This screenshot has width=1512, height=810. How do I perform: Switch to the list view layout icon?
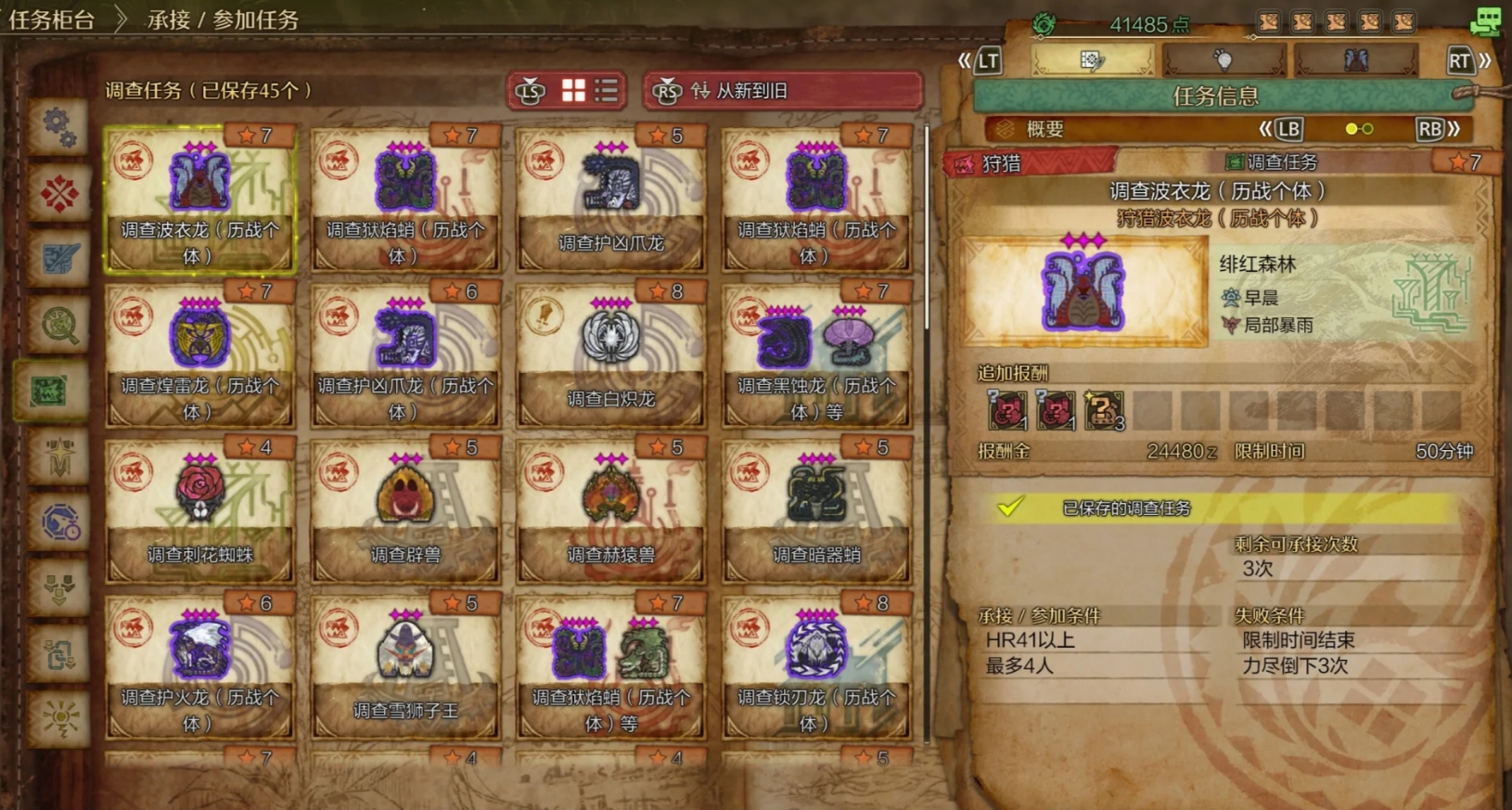[x=607, y=90]
